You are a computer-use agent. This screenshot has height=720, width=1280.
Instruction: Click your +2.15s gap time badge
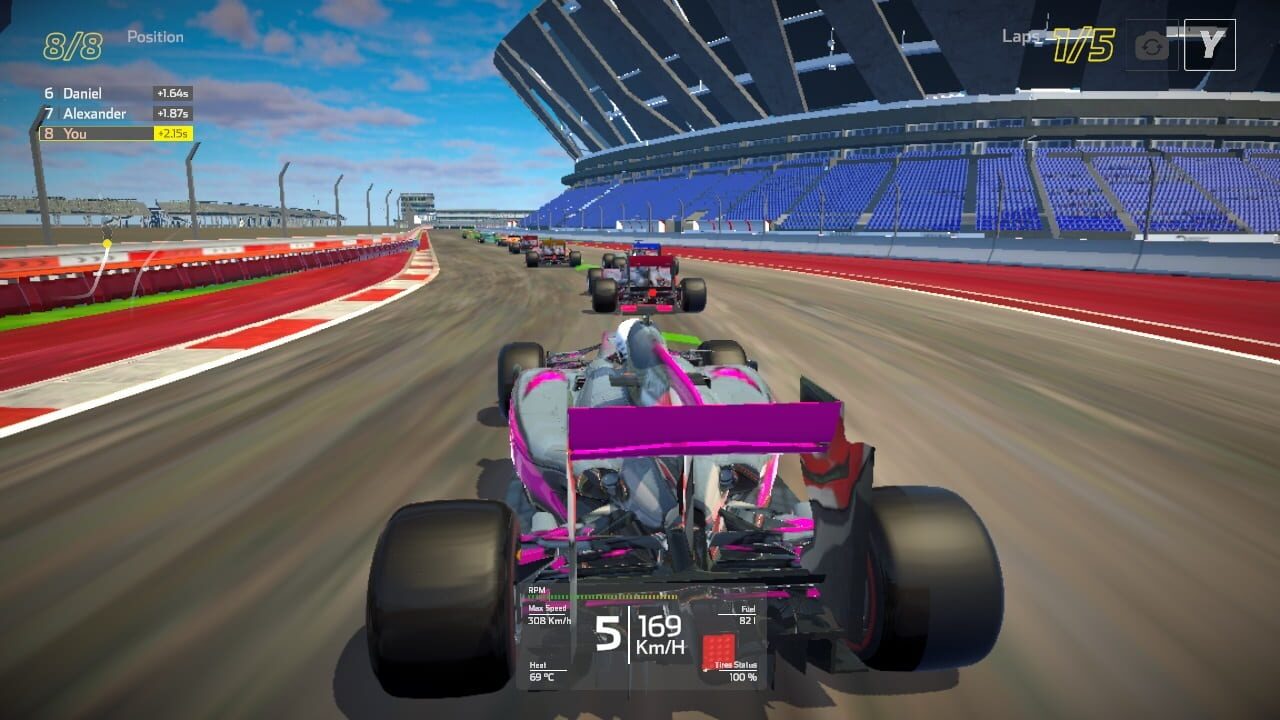(176, 132)
